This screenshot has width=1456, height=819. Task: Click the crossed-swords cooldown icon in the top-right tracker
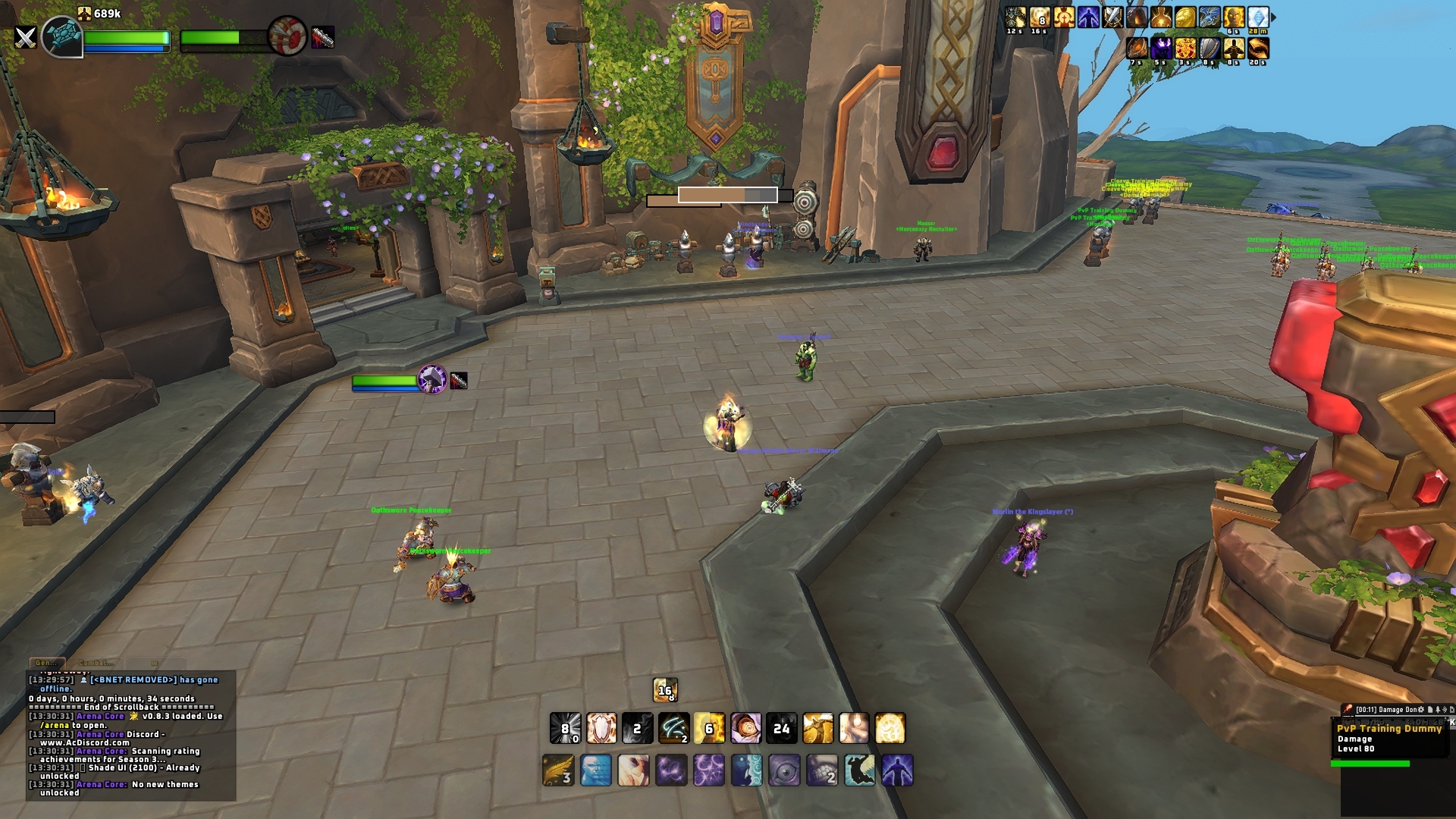[x=1112, y=17]
